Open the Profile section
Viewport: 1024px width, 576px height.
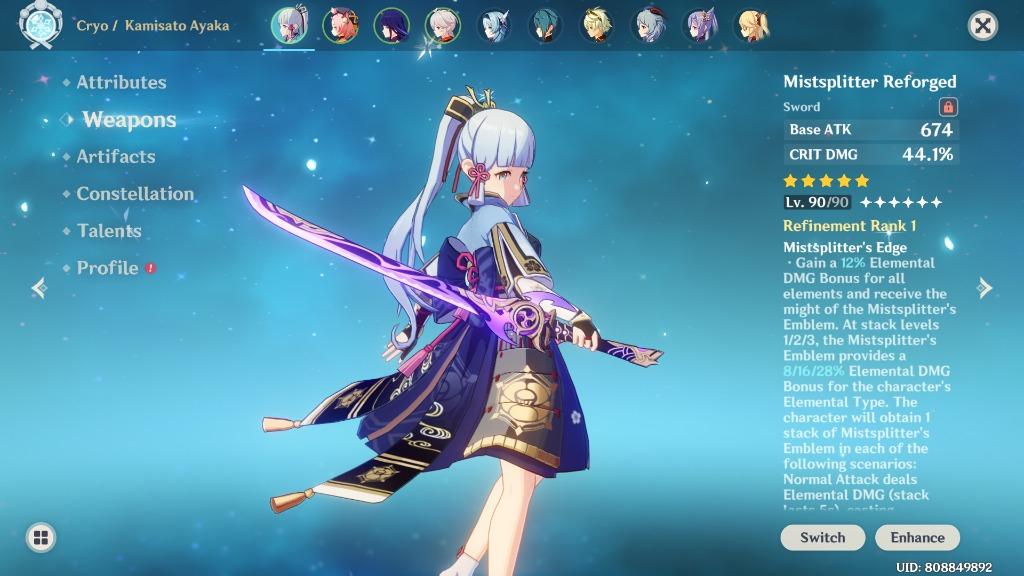tap(107, 268)
